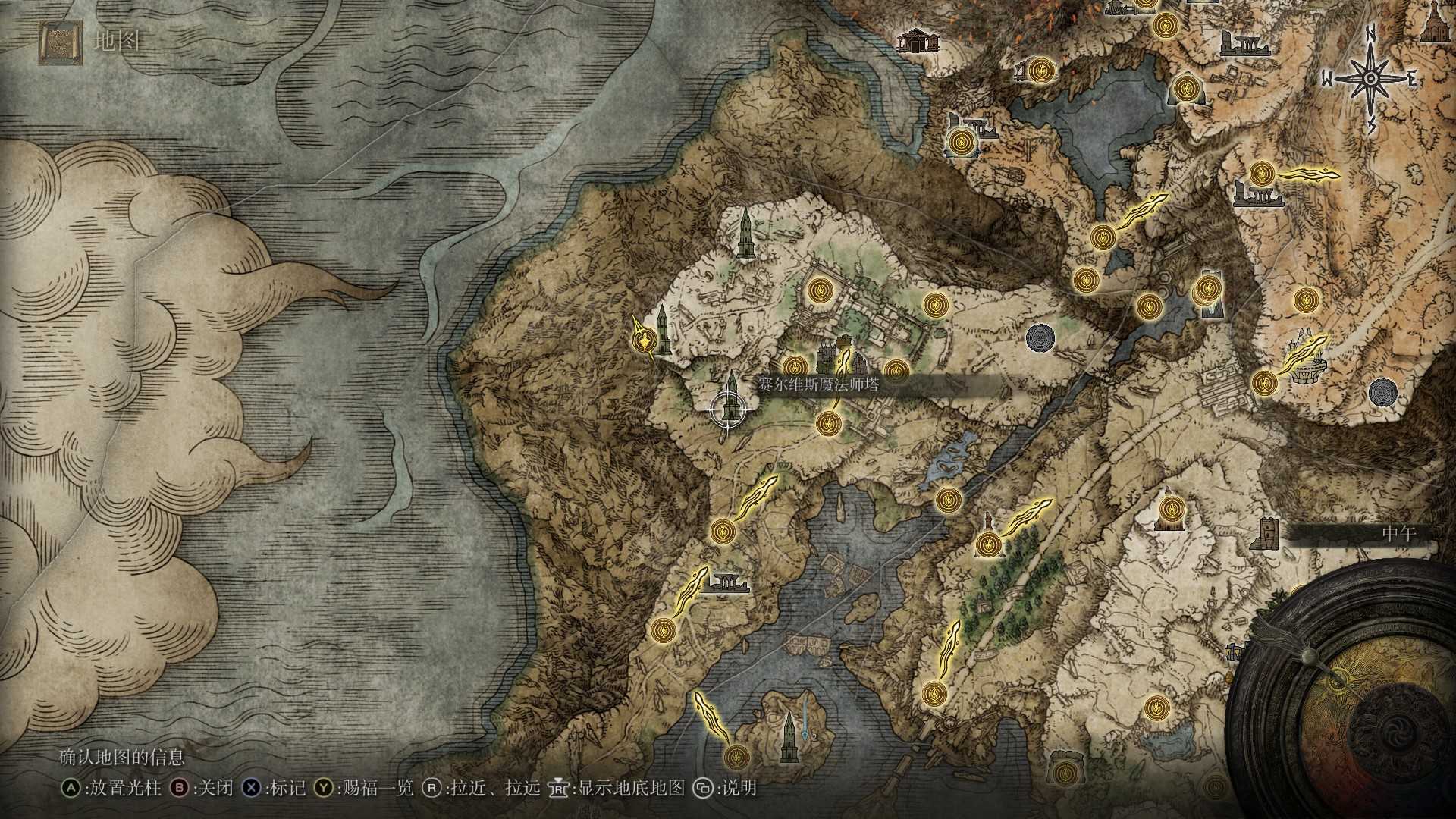Activate 显示地底地图 to show the underground map
The image size is (1456, 819).
tap(634, 789)
